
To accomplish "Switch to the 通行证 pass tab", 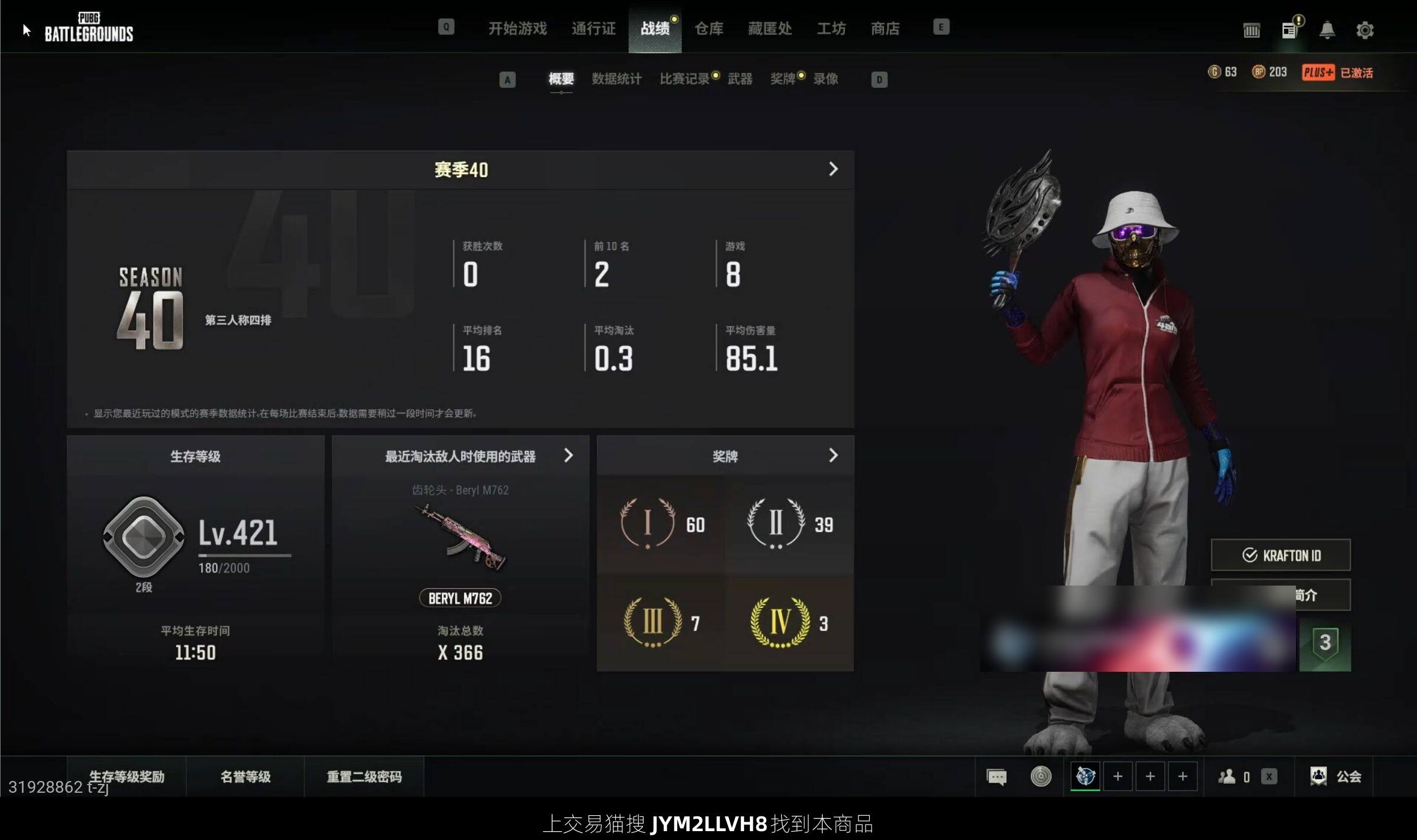I will [x=593, y=28].
